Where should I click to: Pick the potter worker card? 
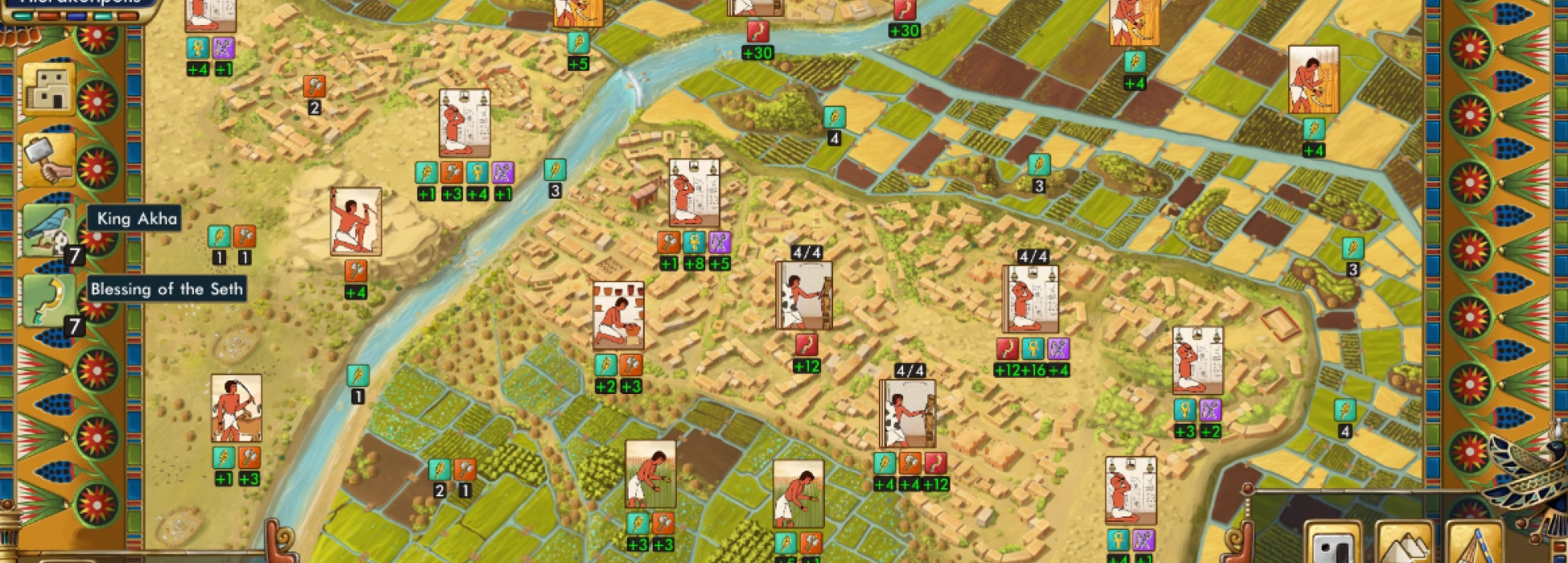618,315
